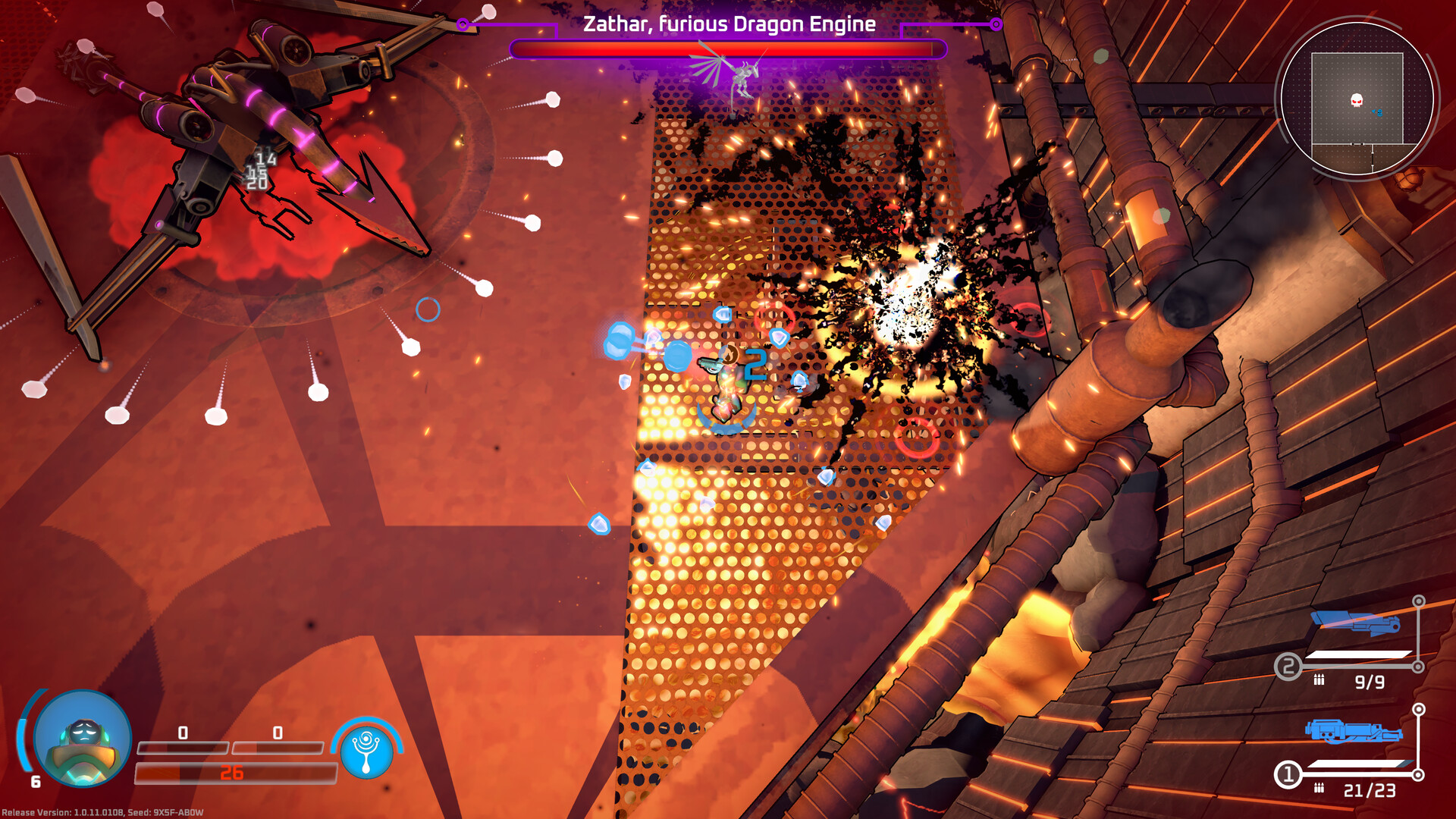Image resolution: width=1456 pixels, height=819 pixels.
Task: Select the weapon in slot 2
Action: pos(1356,623)
